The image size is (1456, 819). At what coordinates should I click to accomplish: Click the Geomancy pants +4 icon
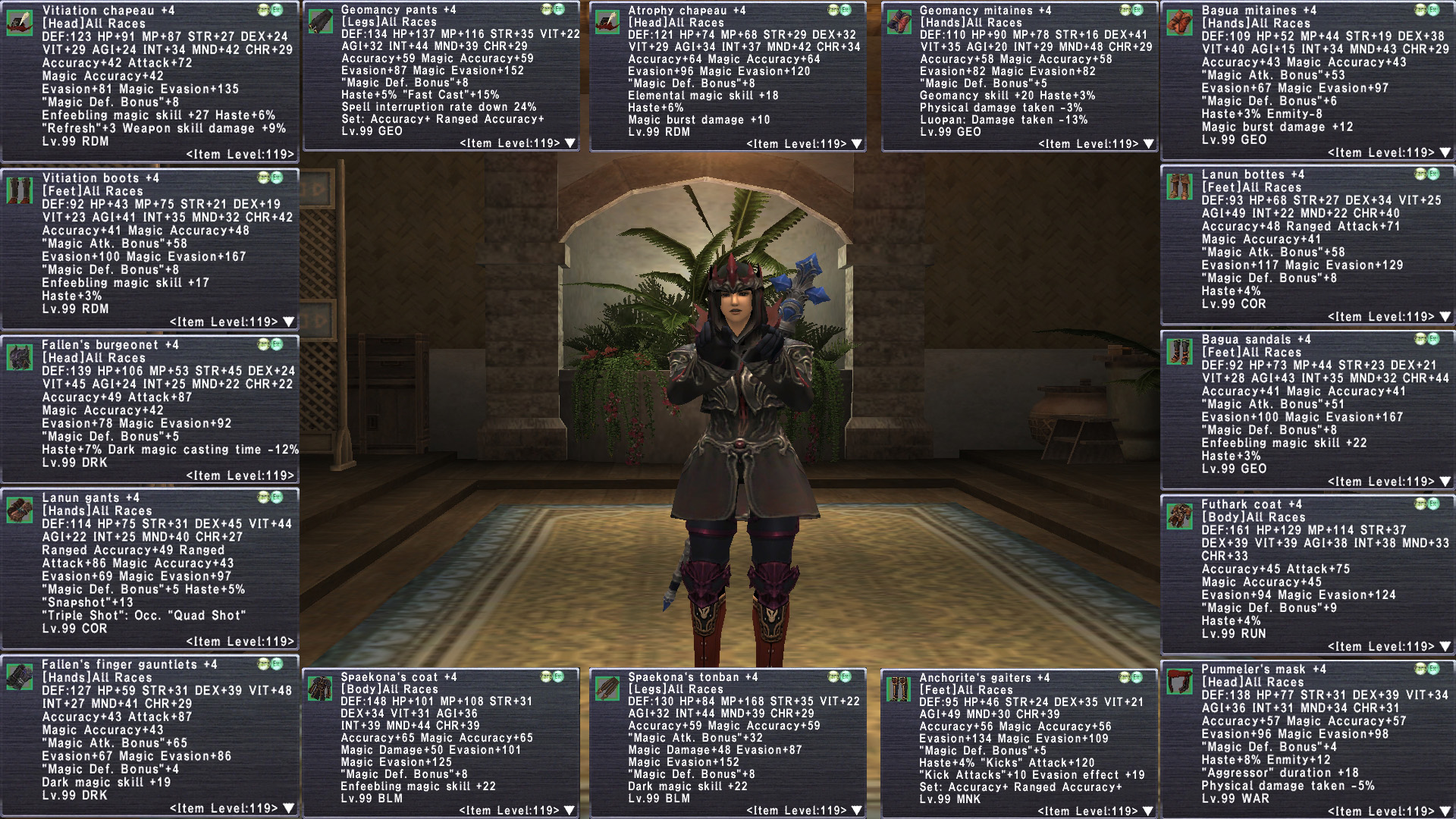tap(320, 22)
